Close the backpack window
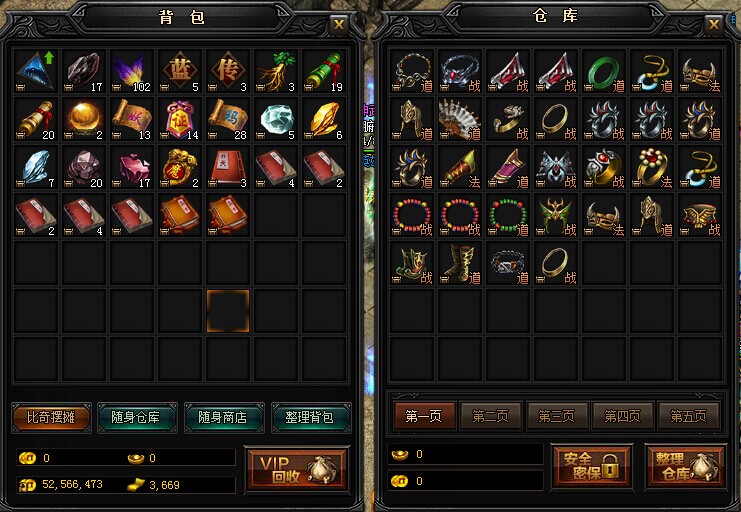This screenshot has width=741, height=512. pos(339,24)
